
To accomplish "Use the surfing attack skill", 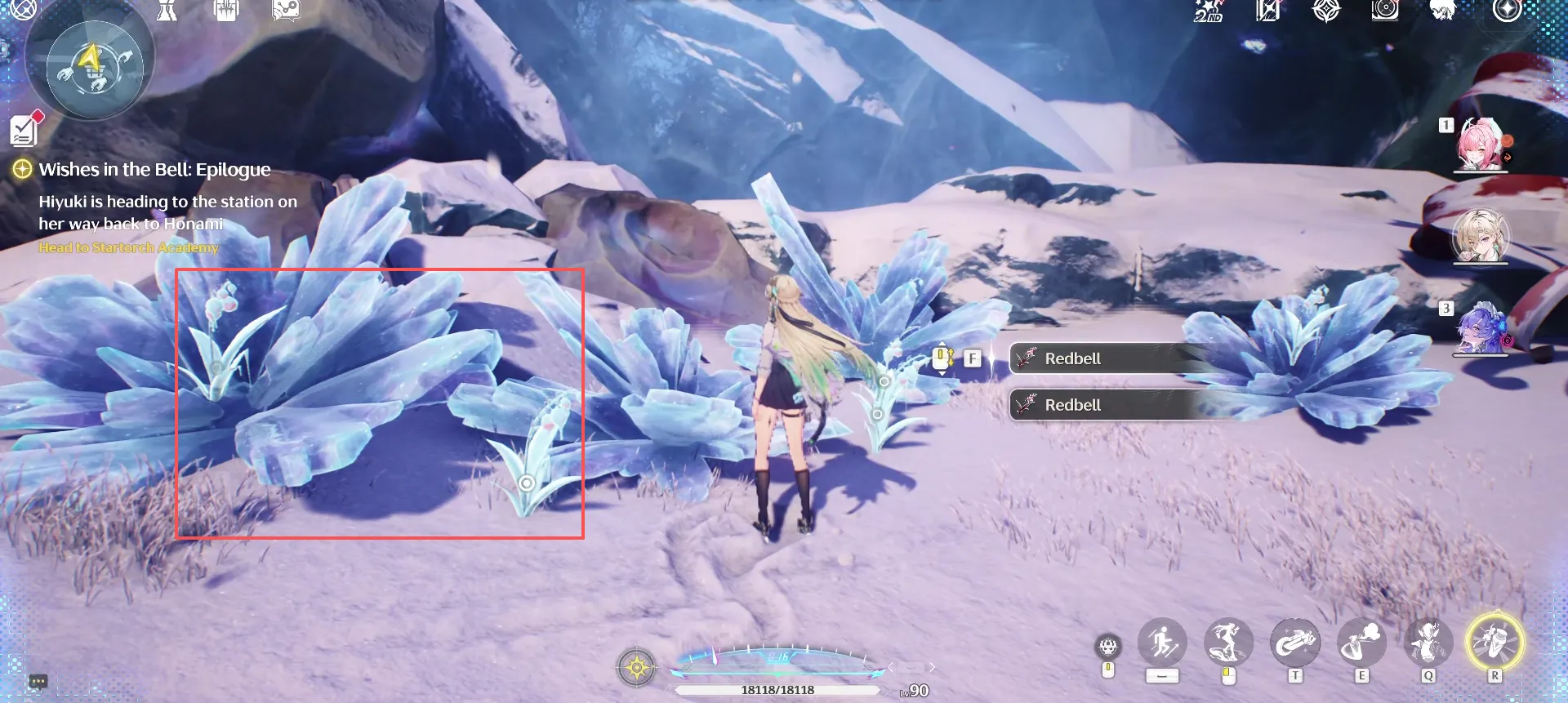I will pos(1227,643).
